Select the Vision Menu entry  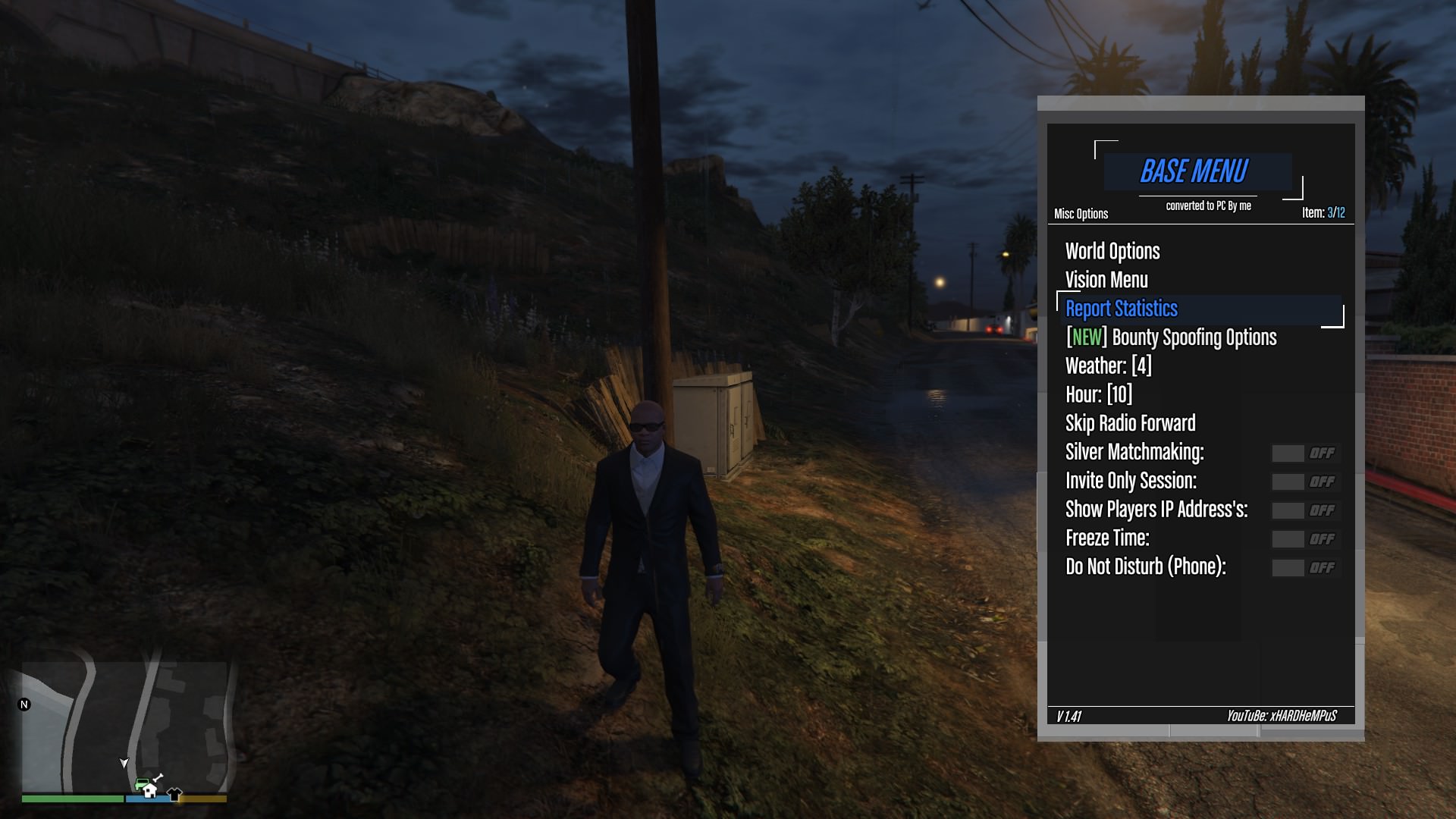pos(1106,281)
